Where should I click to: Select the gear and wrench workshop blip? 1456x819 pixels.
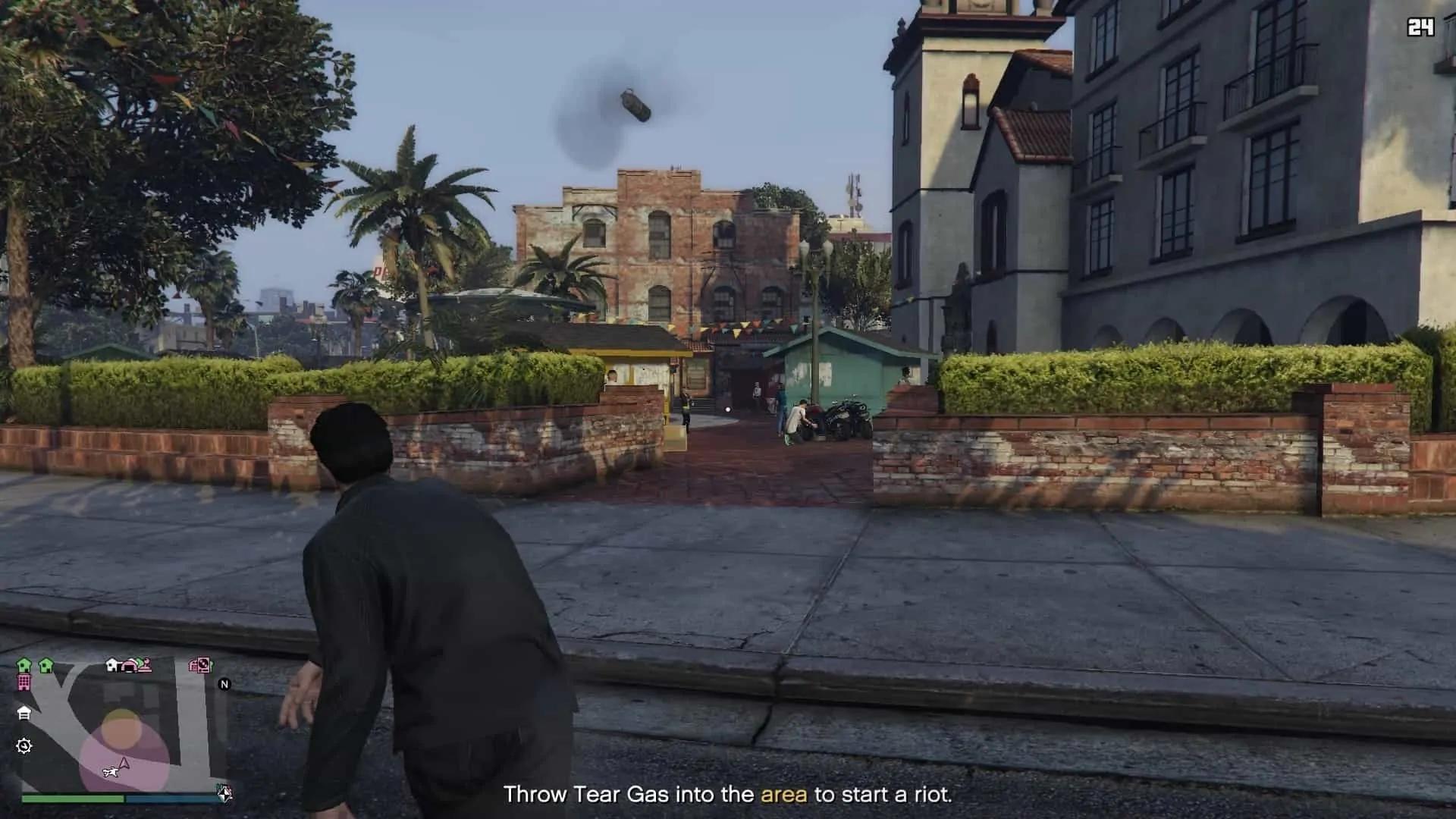pos(24,746)
